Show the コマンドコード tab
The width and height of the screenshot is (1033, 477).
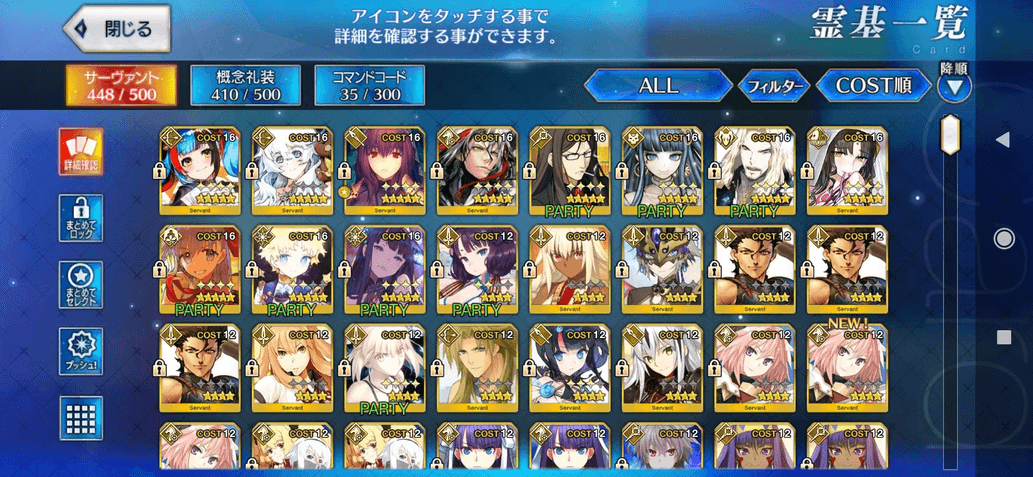369,85
